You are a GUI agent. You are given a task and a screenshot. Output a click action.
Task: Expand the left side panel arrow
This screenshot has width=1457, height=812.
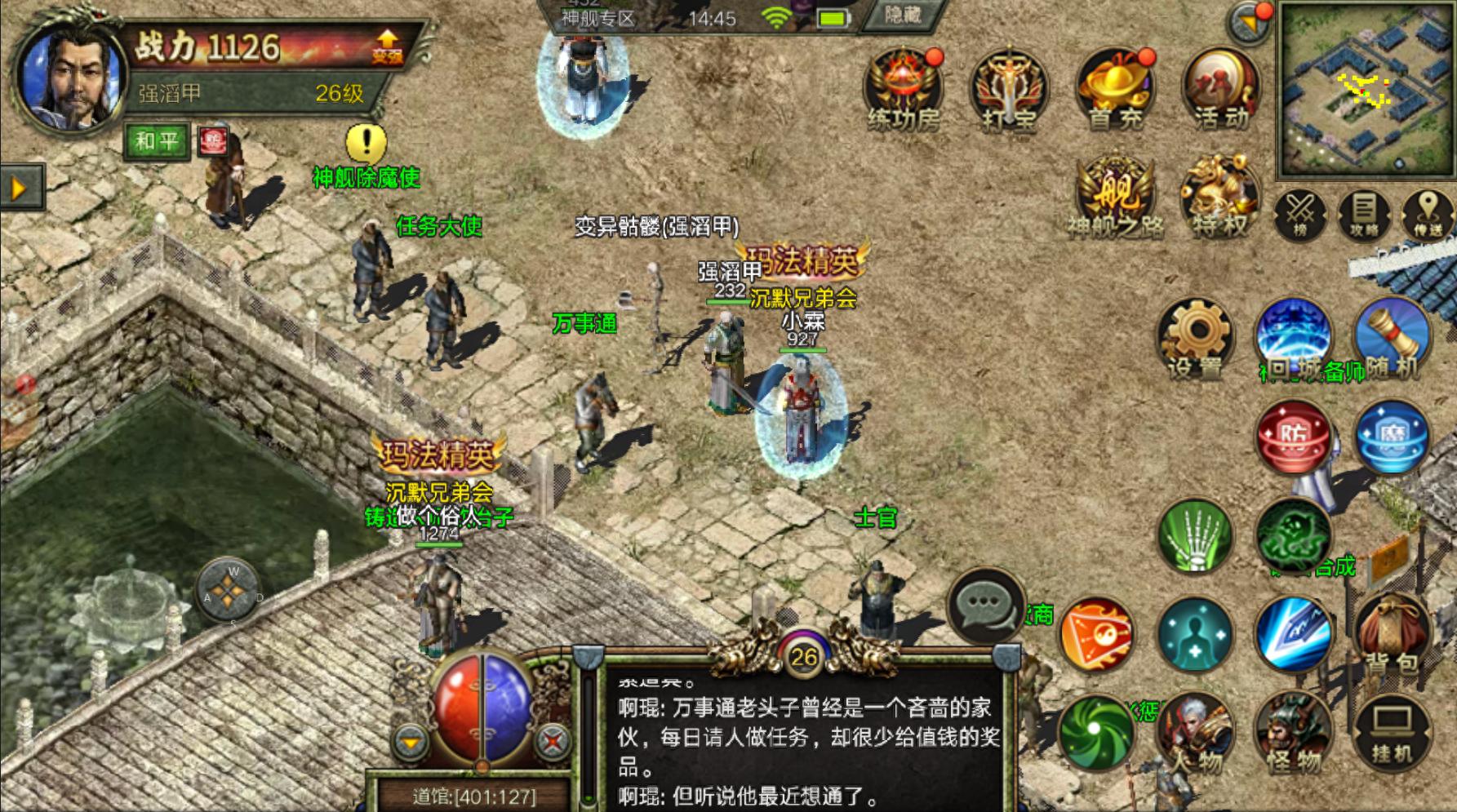click(x=16, y=186)
